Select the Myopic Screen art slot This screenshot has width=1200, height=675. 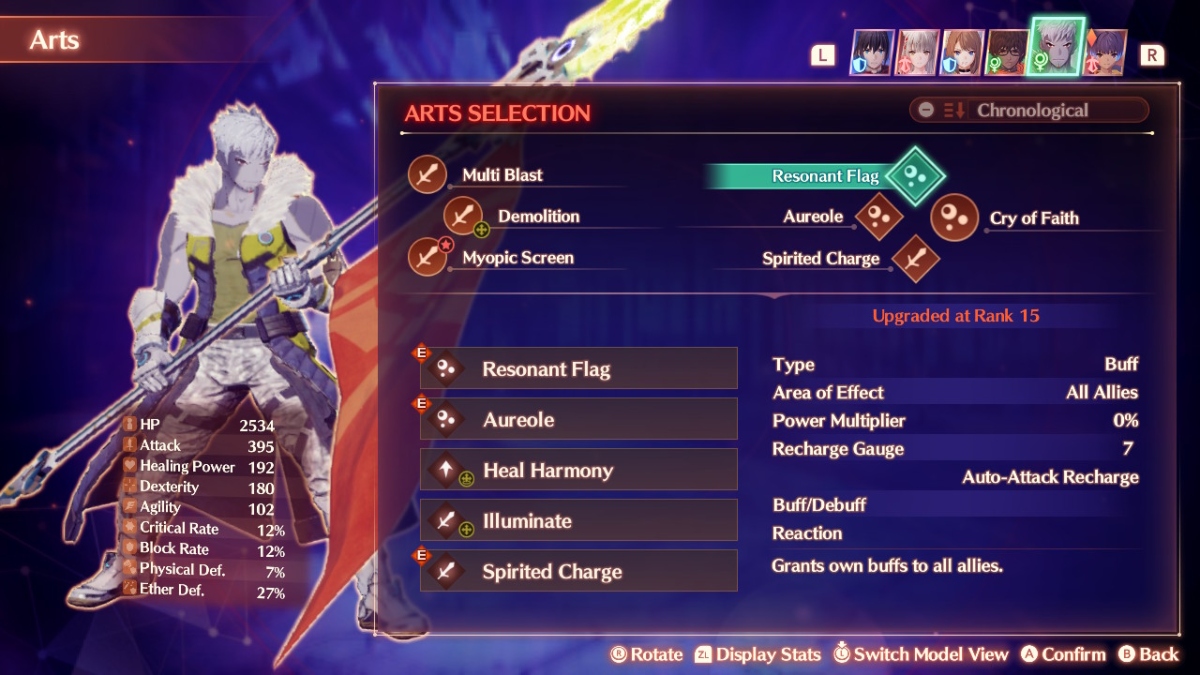click(x=428, y=257)
